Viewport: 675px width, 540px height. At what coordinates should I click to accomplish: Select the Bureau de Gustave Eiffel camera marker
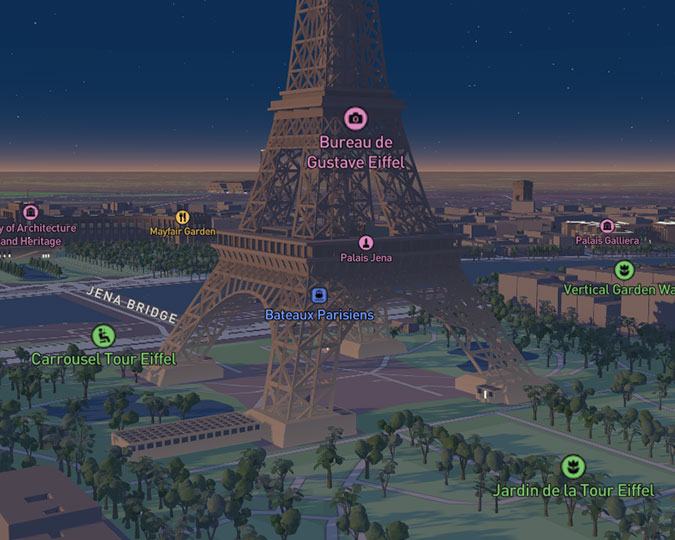(355, 118)
